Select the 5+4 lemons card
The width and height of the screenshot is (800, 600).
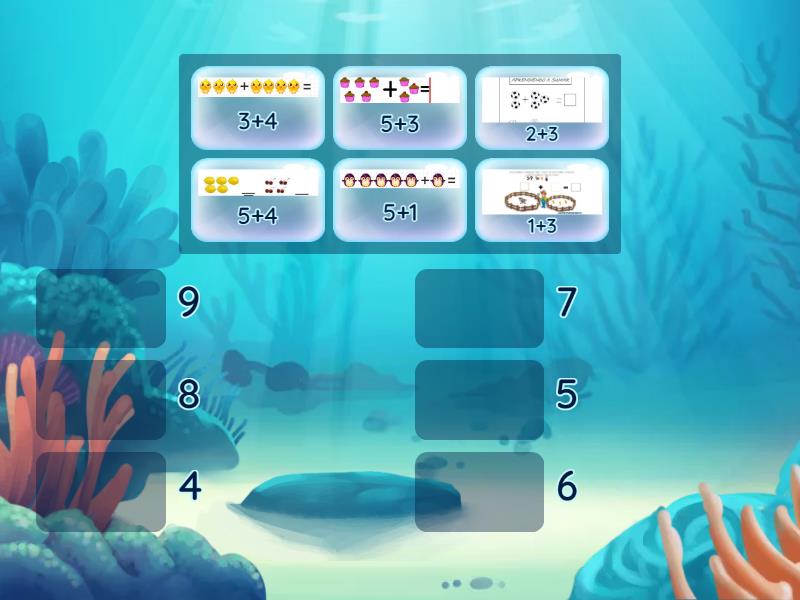[x=258, y=200]
